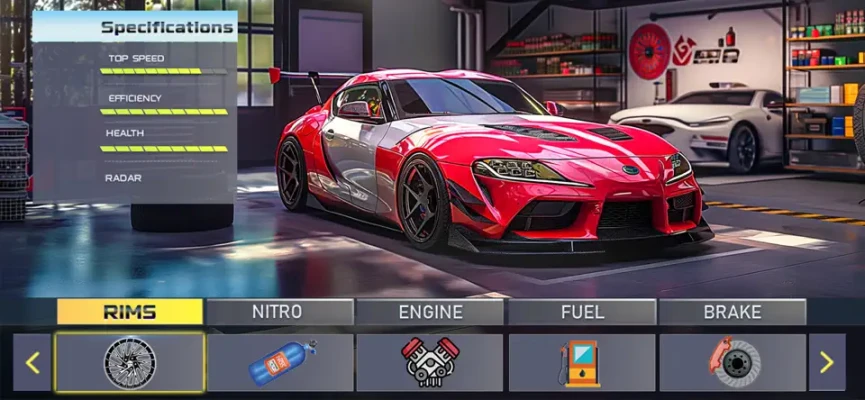Select the wheel rim thumbnail

coord(130,362)
